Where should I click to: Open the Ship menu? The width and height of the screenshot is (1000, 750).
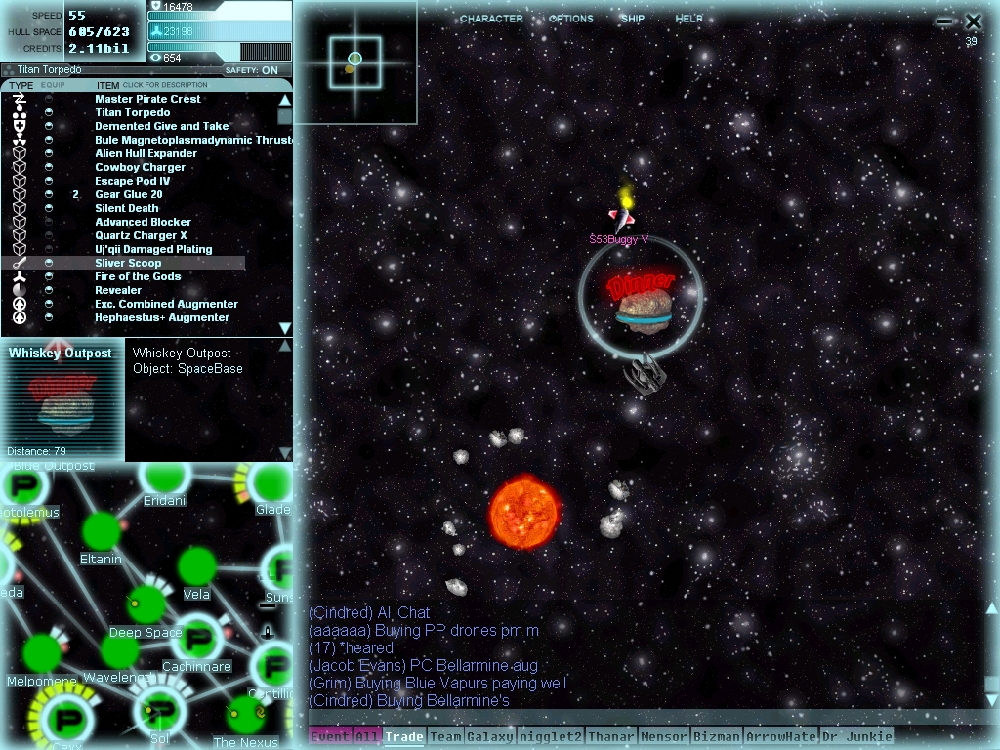[x=633, y=19]
